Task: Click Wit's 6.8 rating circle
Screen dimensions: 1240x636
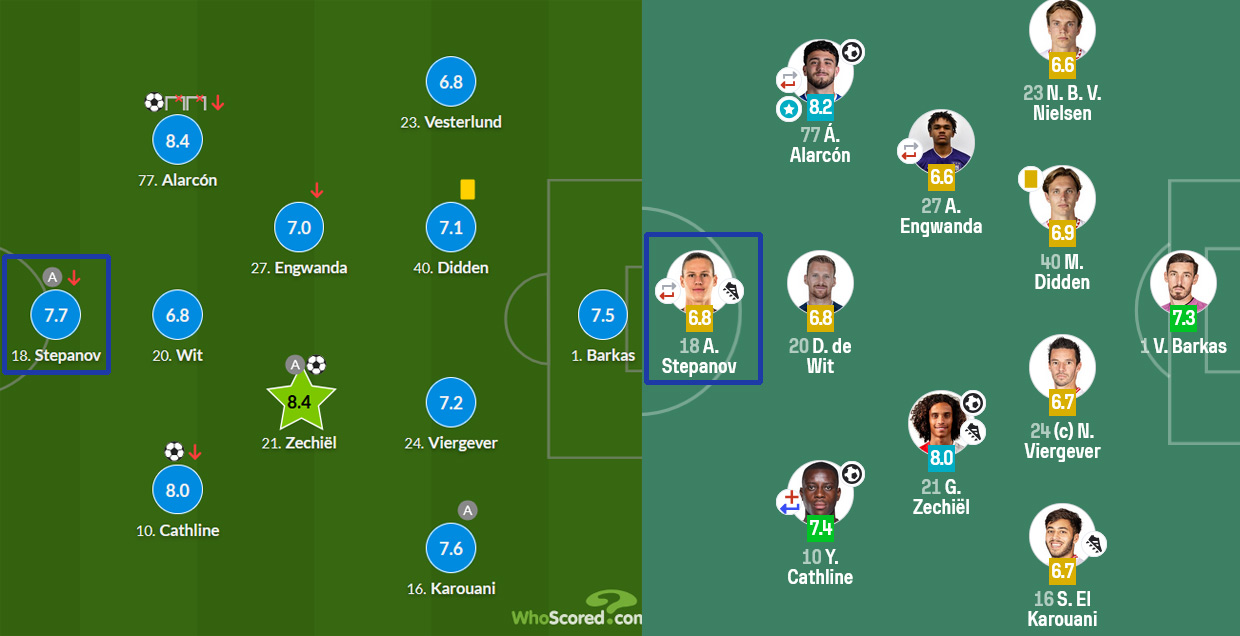Action: tap(177, 315)
